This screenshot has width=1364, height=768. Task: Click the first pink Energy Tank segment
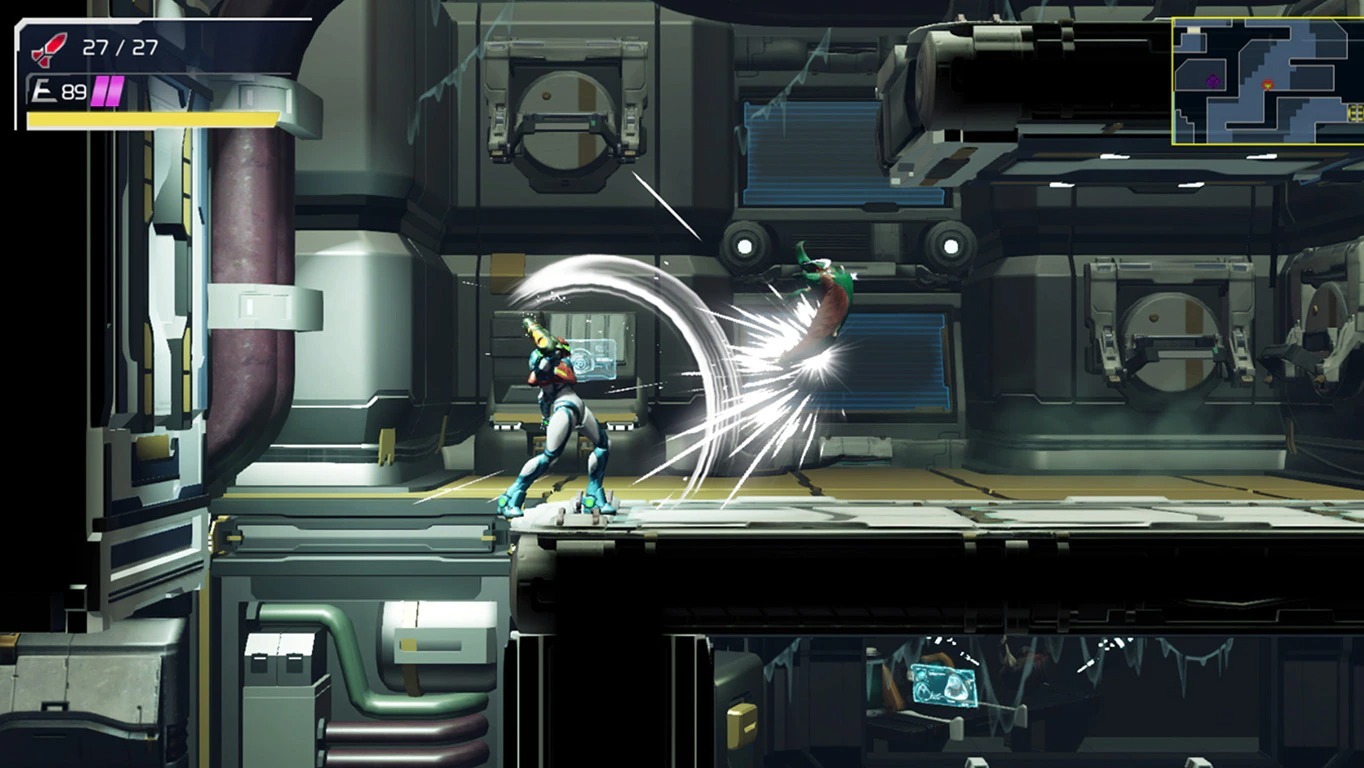point(99,91)
